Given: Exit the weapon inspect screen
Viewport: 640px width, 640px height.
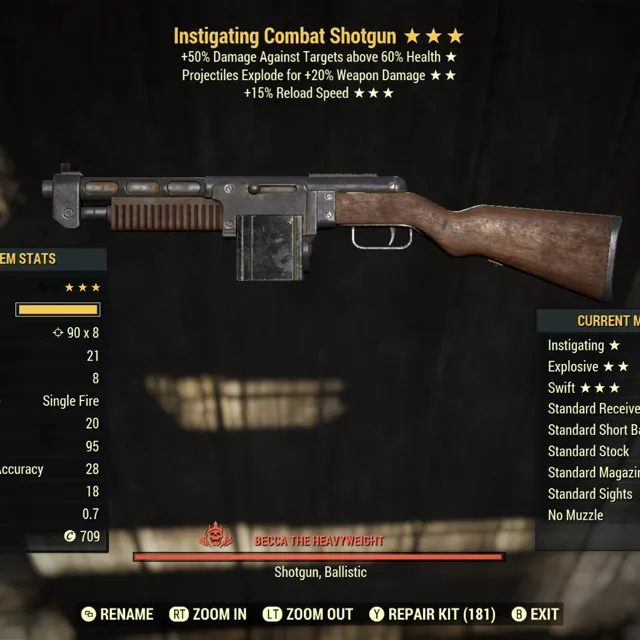Looking at the screenshot, I should 535,614.
